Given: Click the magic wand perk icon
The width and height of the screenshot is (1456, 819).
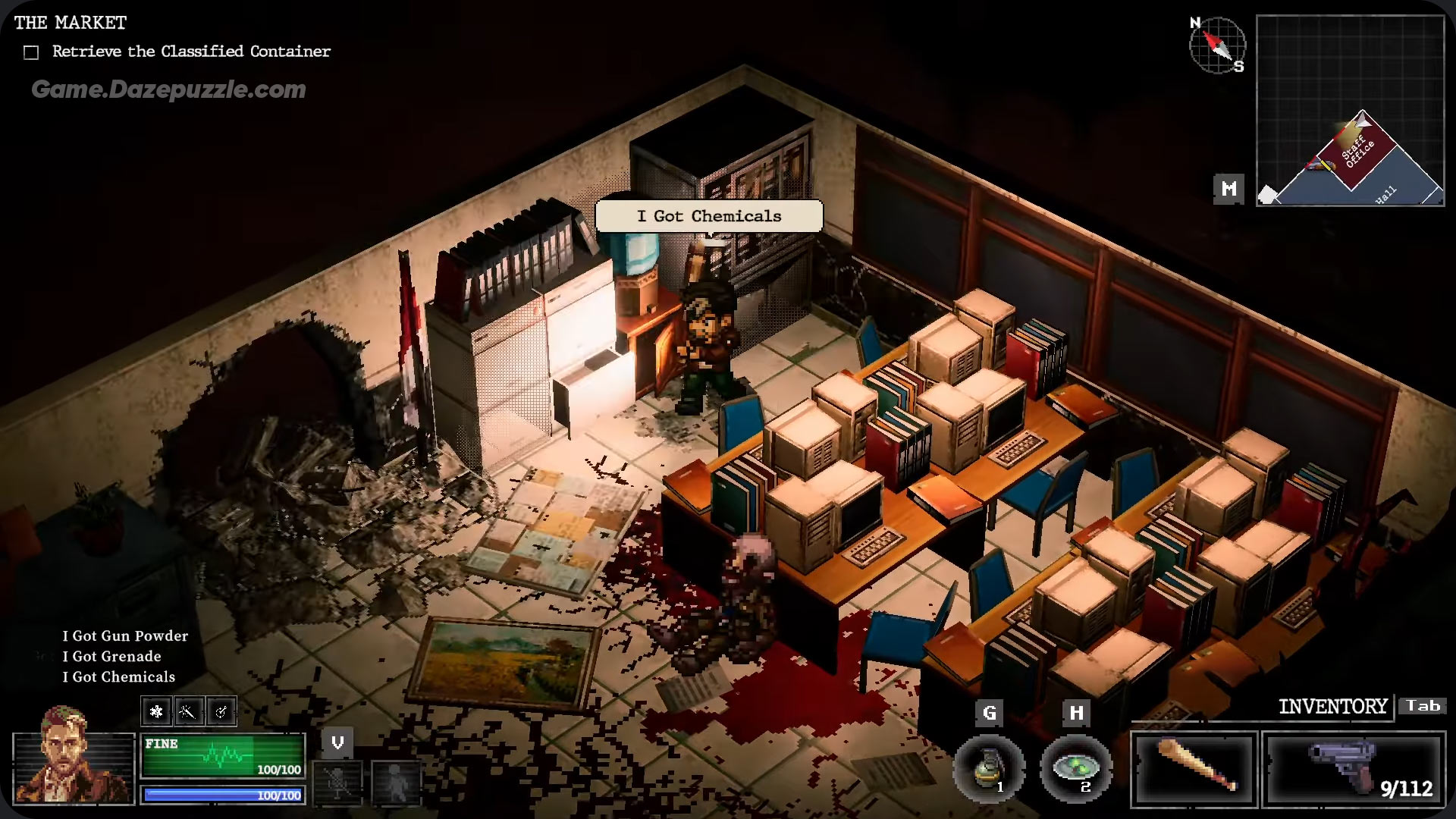Looking at the screenshot, I should [x=188, y=711].
